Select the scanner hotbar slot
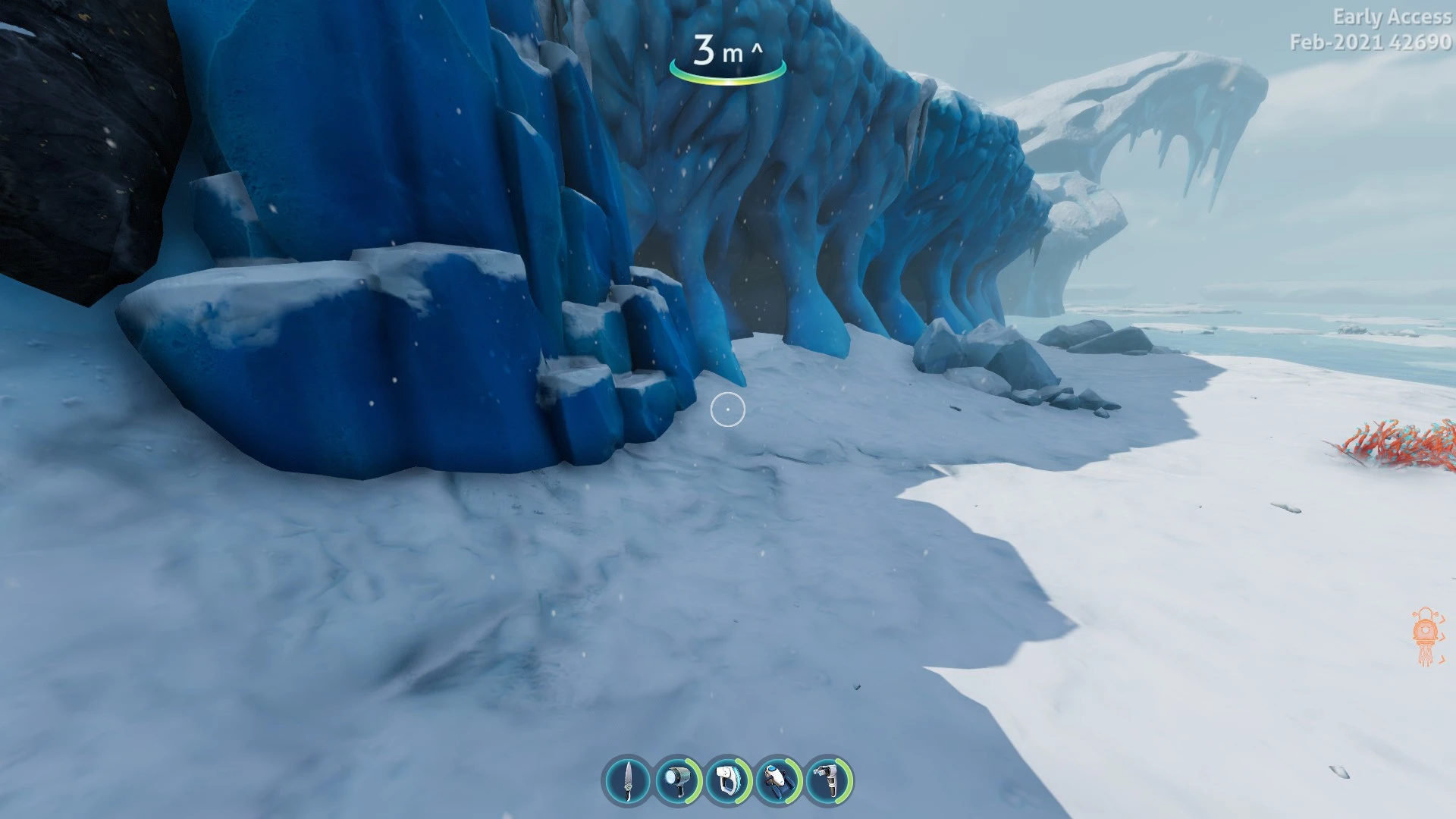The width and height of the screenshot is (1456, 819). coord(728,780)
